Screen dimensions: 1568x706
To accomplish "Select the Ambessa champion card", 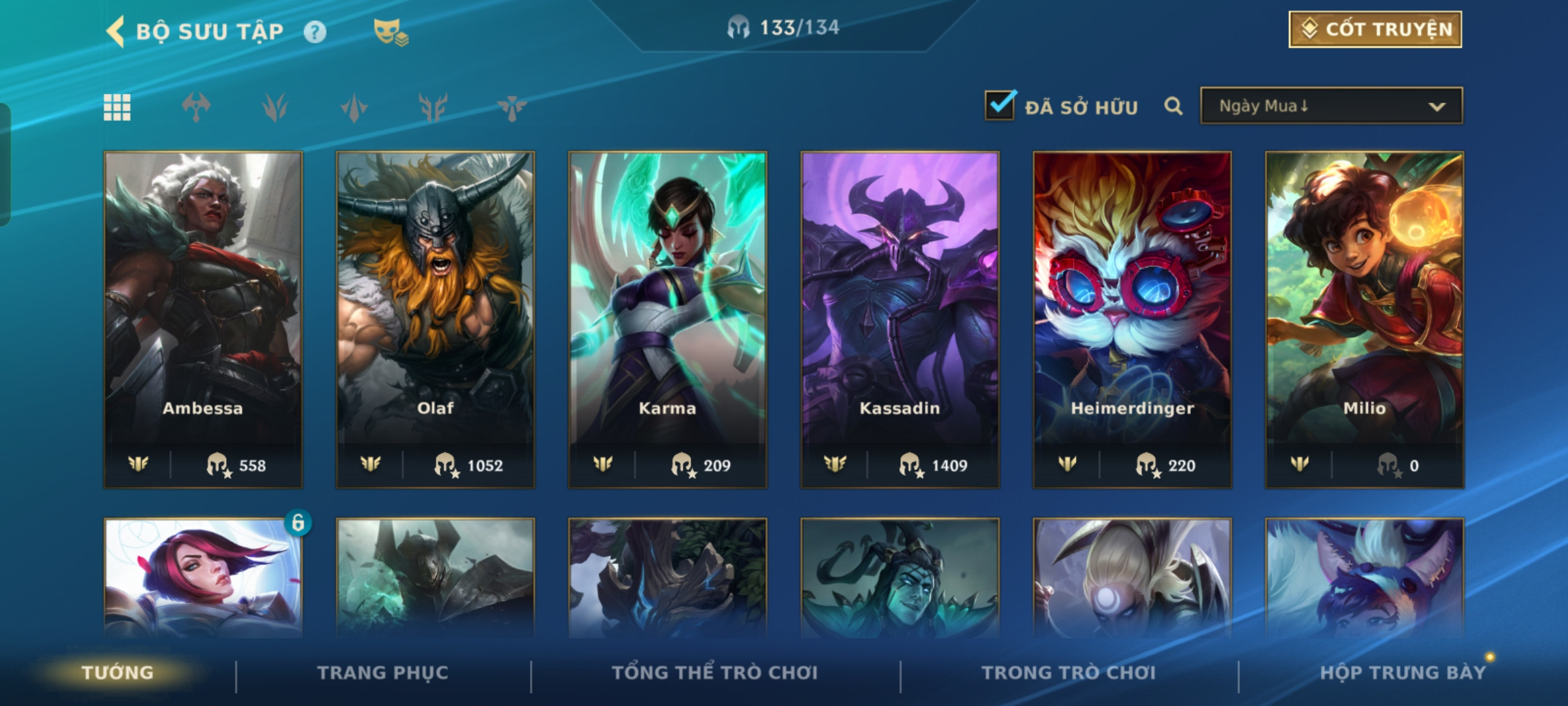I will (x=203, y=319).
